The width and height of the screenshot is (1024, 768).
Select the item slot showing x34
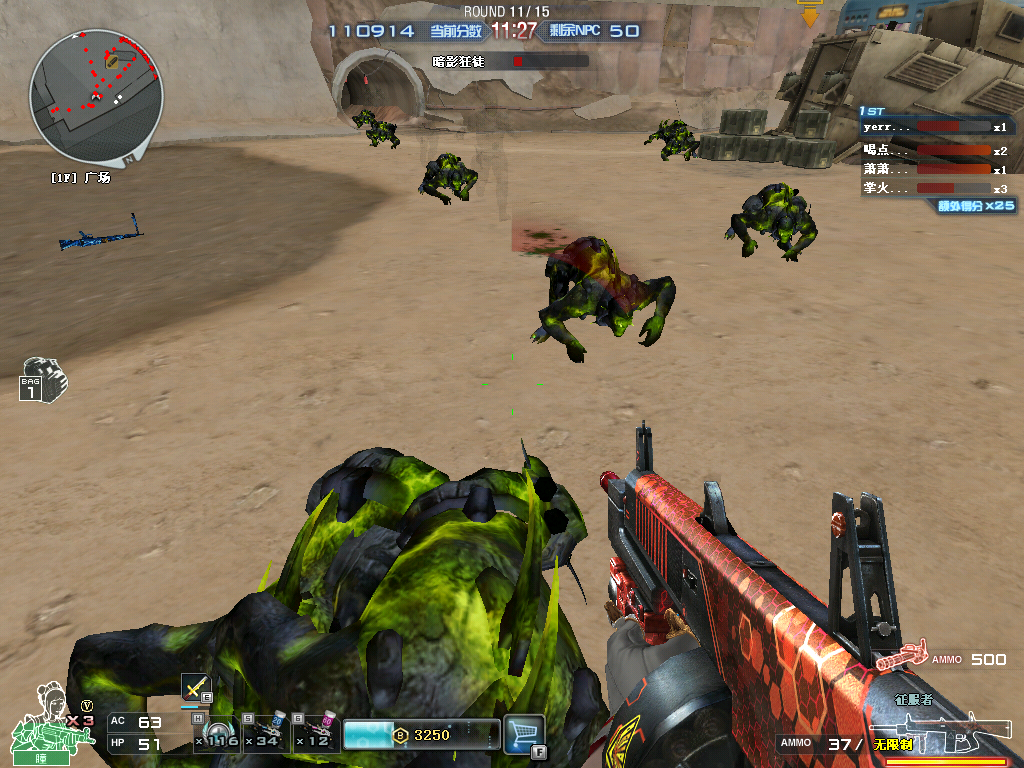click(266, 733)
